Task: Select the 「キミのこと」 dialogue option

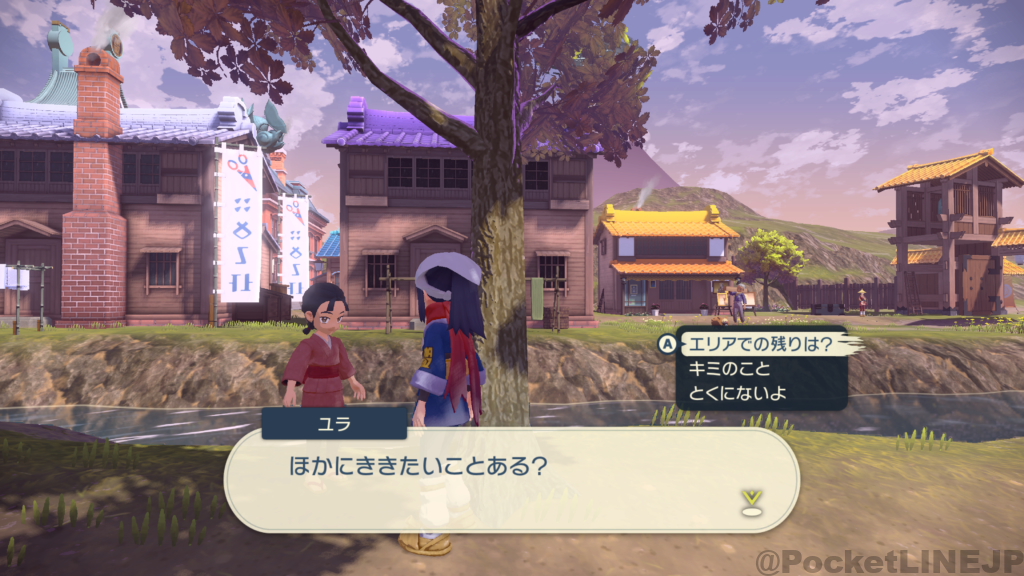Action: (x=723, y=369)
